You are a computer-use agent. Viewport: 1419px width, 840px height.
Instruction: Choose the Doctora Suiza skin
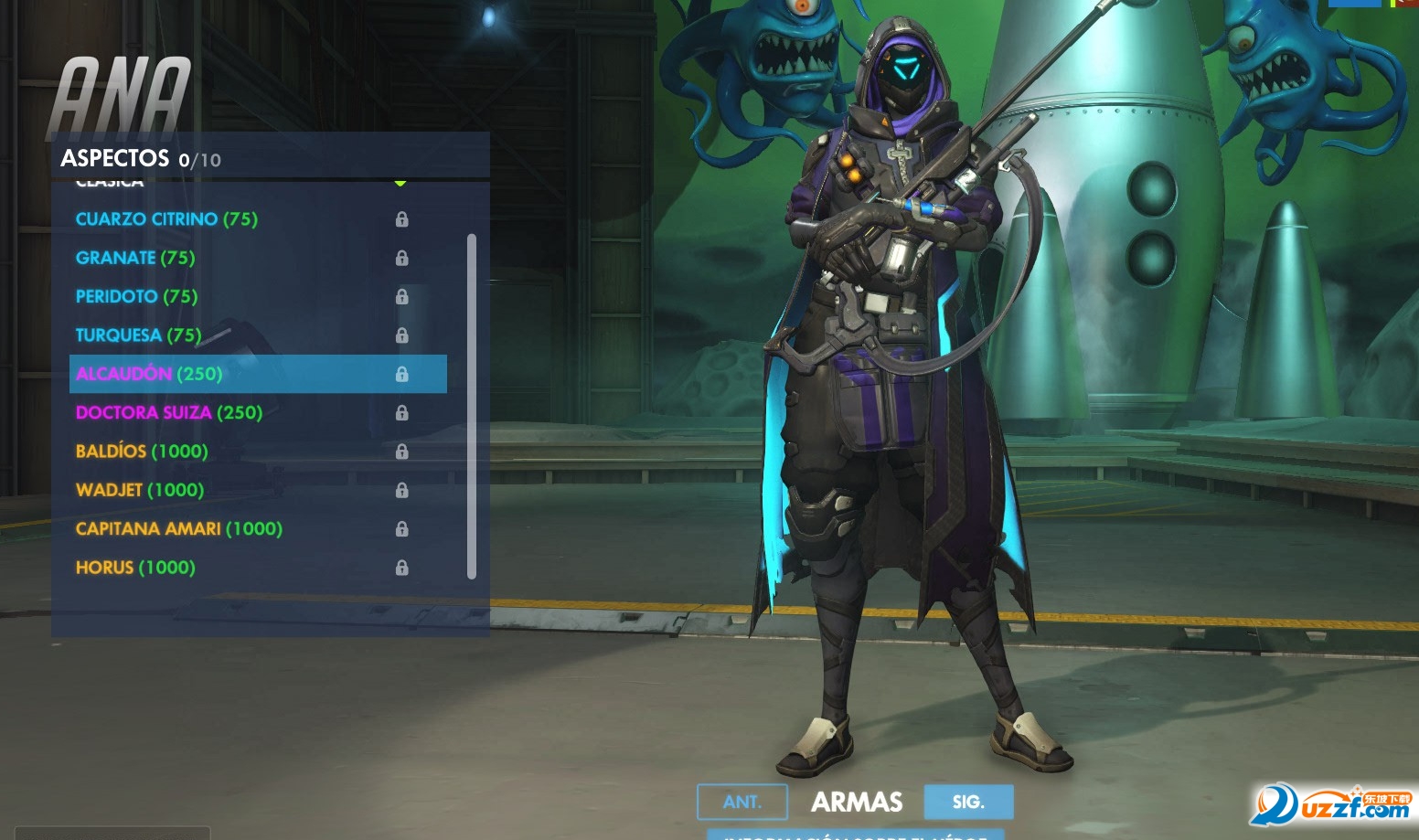[x=169, y=412]
